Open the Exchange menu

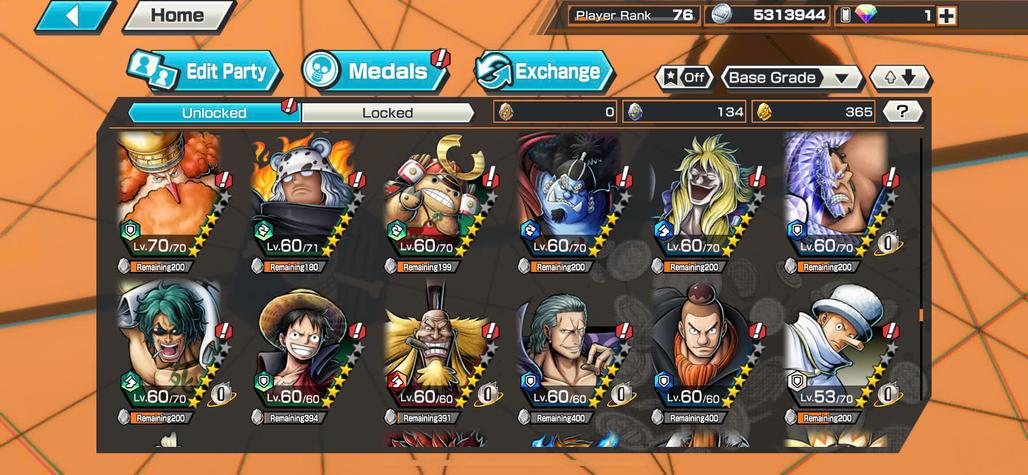(544, 71)
